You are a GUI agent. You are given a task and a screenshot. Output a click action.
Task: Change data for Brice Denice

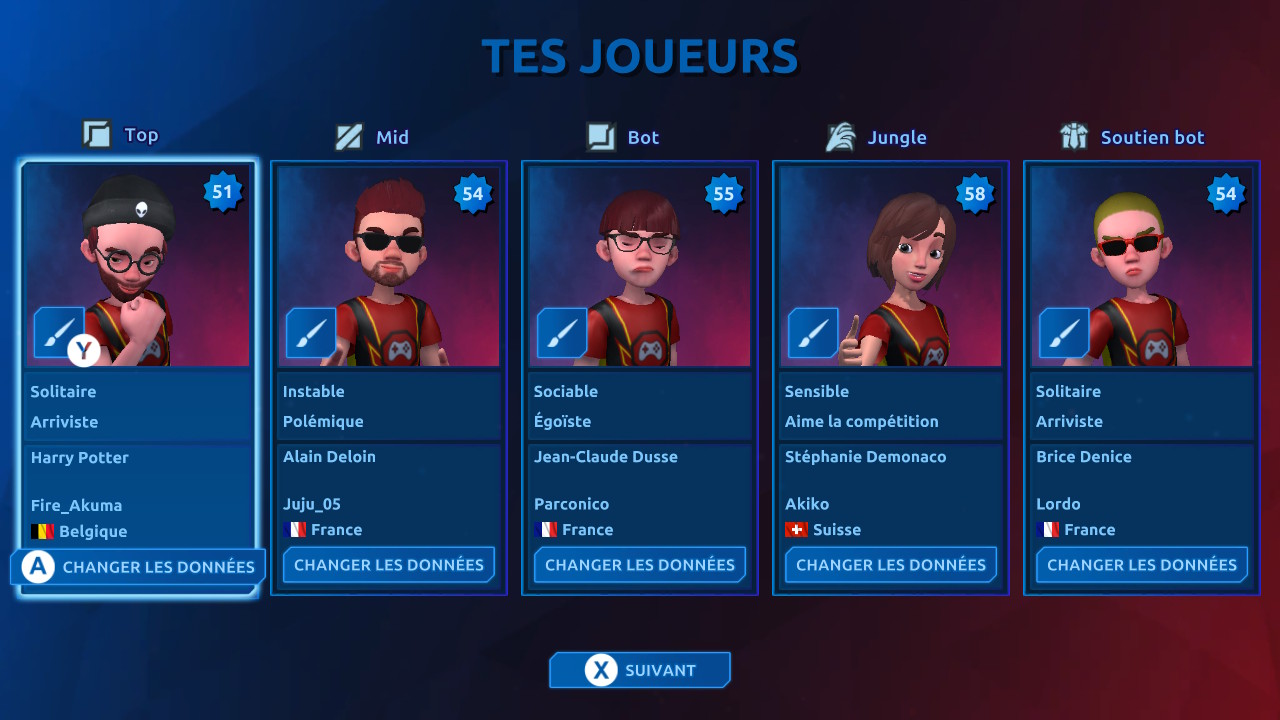click(1142, 565)
